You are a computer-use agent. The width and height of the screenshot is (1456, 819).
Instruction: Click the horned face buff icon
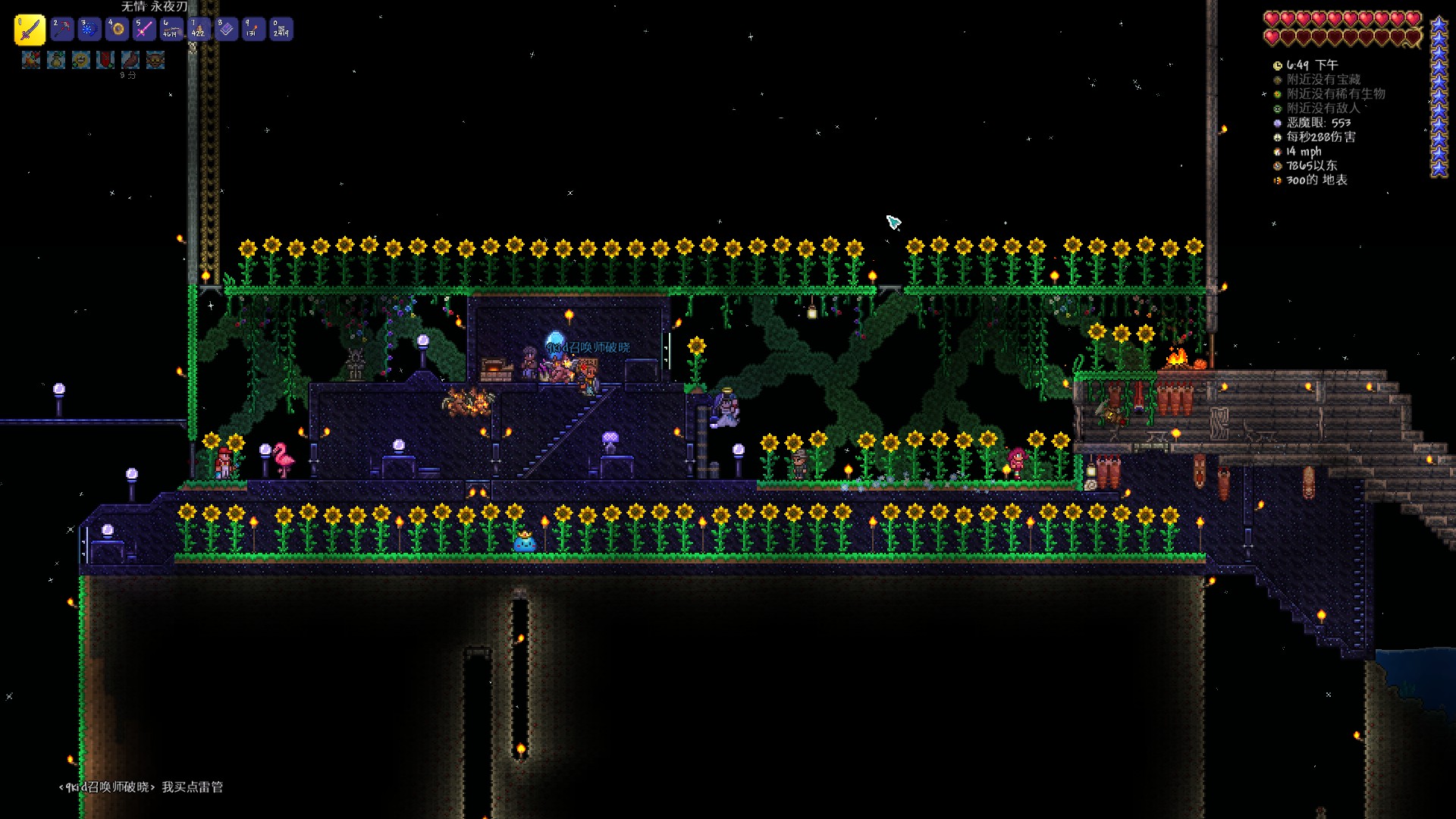pos(155,60)
